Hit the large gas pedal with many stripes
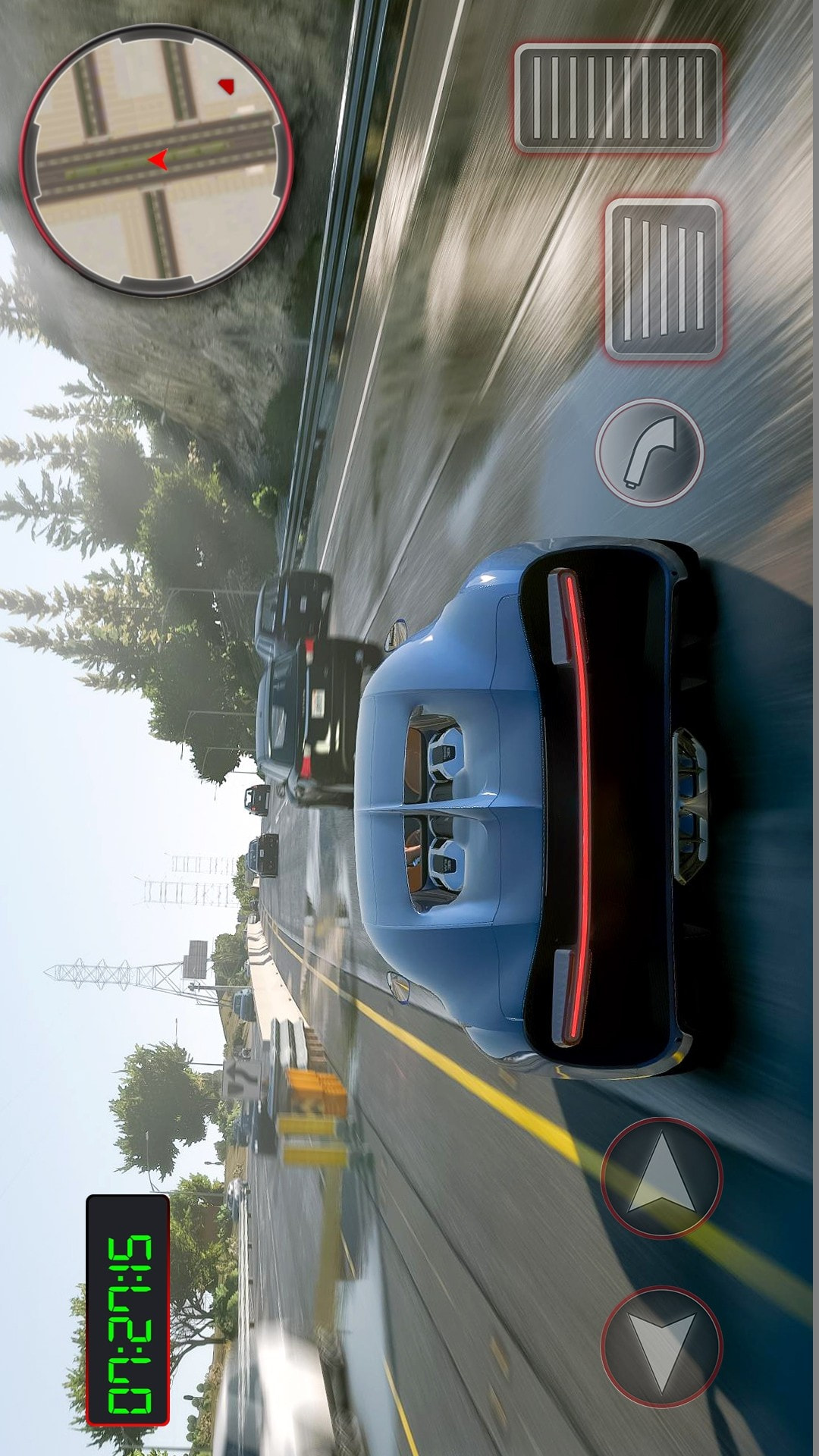Screen dimensions: 819x1456 pyautogui.click(x=618, y=99)
